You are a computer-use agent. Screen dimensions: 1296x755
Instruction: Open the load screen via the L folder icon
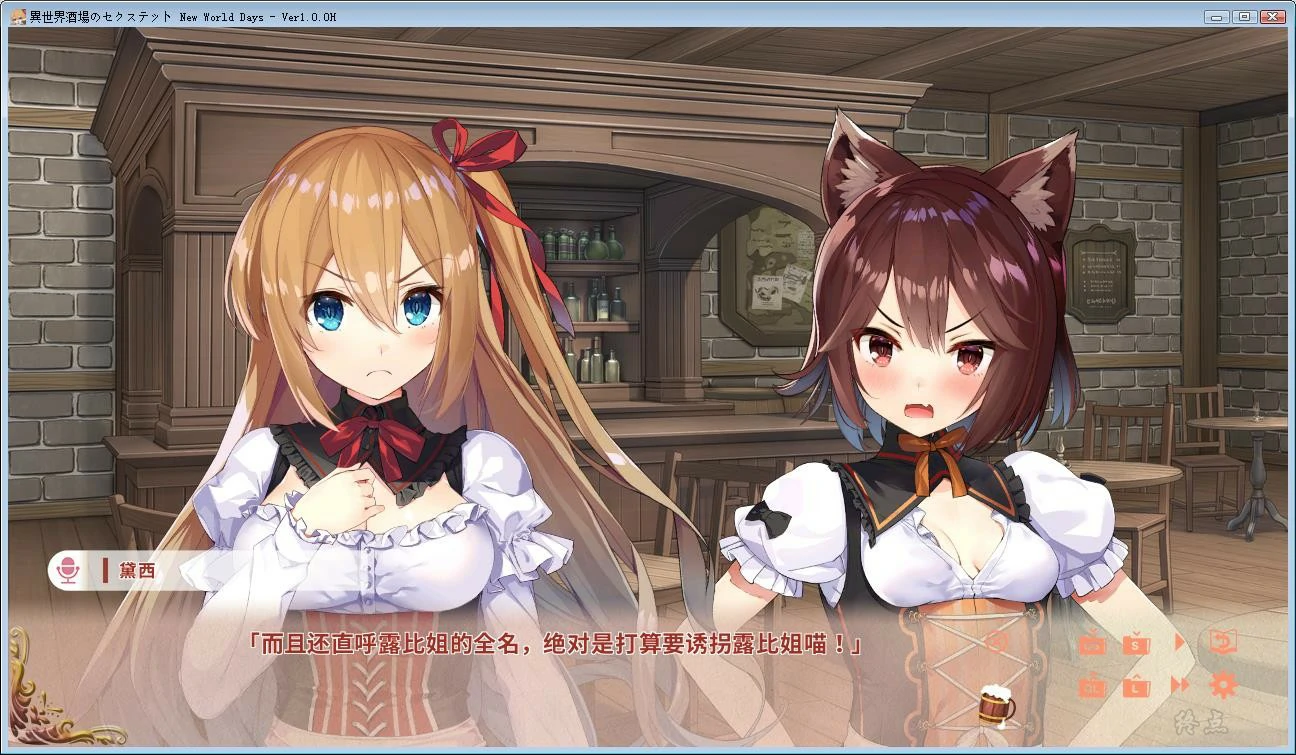tap(1135, 686)
